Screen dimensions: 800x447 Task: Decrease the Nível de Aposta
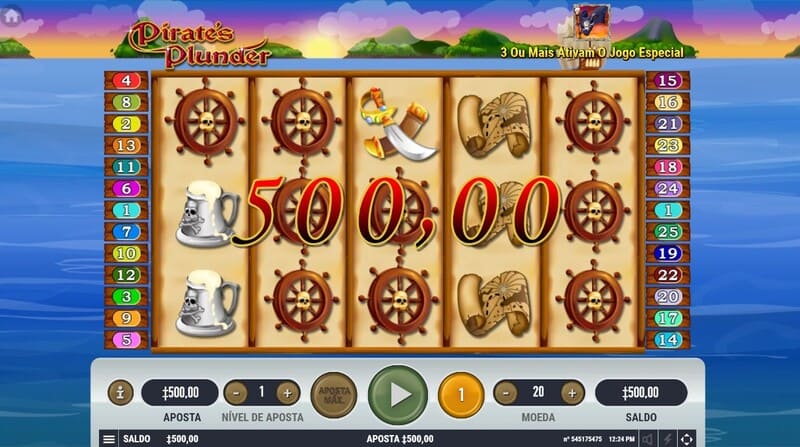pos(235,393)
